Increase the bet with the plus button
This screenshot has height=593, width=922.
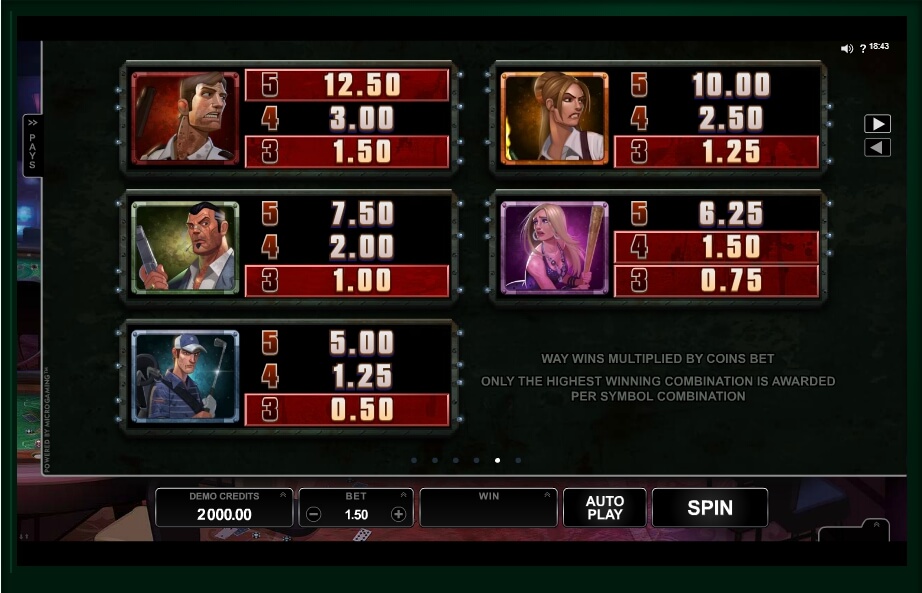click(x=398, y=514)
